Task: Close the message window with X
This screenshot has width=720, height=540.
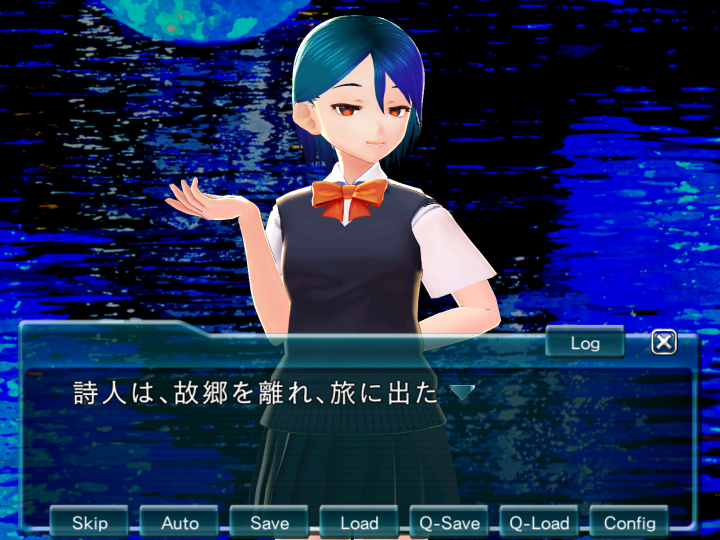Action: 664,343
